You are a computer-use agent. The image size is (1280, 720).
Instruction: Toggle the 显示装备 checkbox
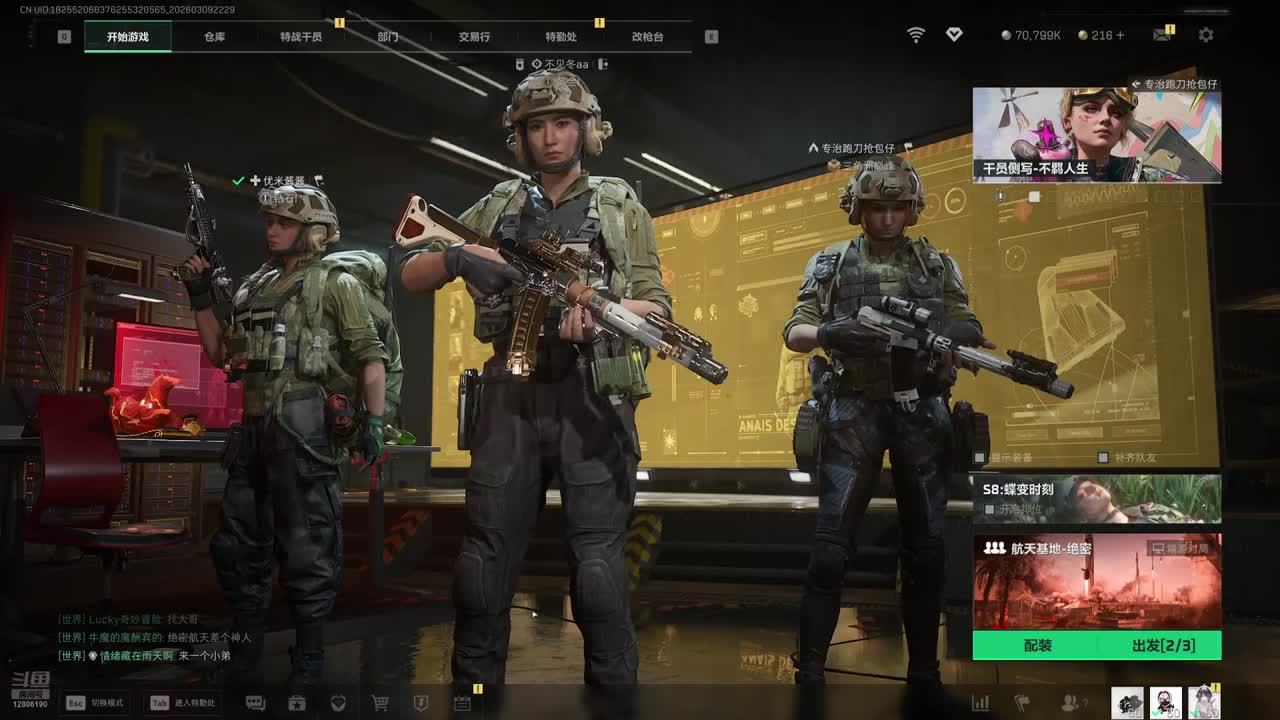(981, 458)
